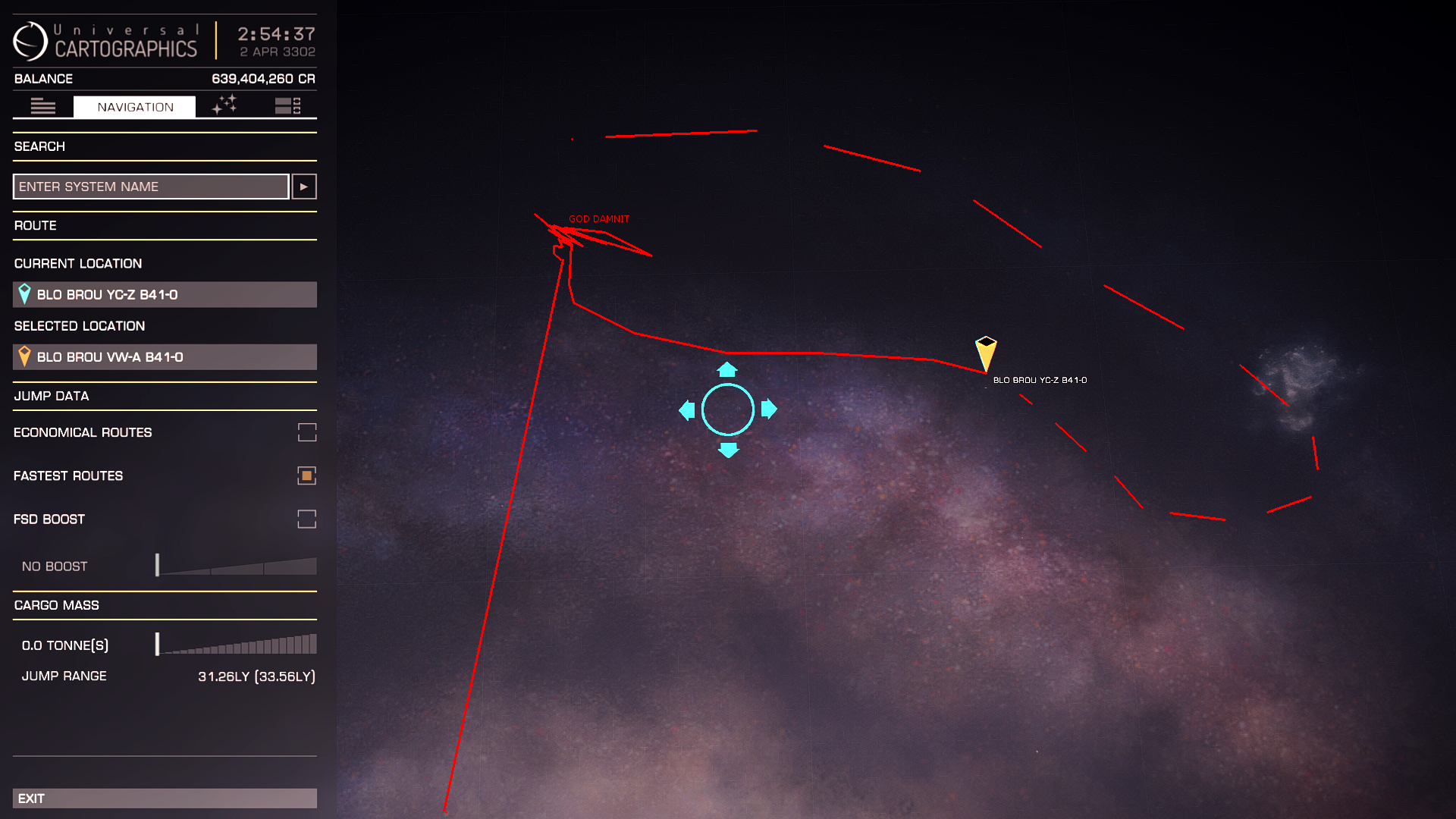Open the info list tab with horizontal lines icon

(42, 106)
